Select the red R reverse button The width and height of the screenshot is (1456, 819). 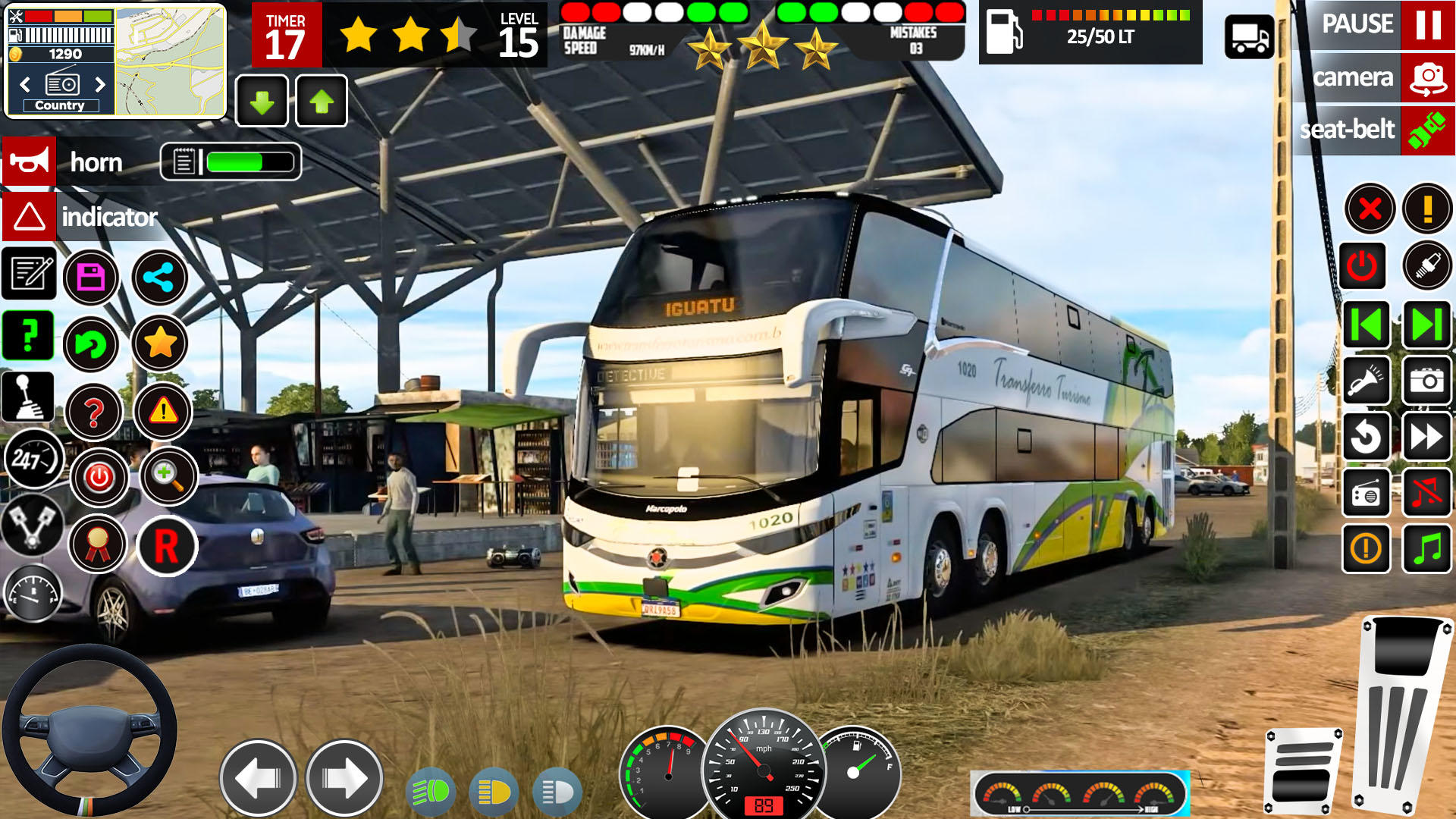click(167, 546)
